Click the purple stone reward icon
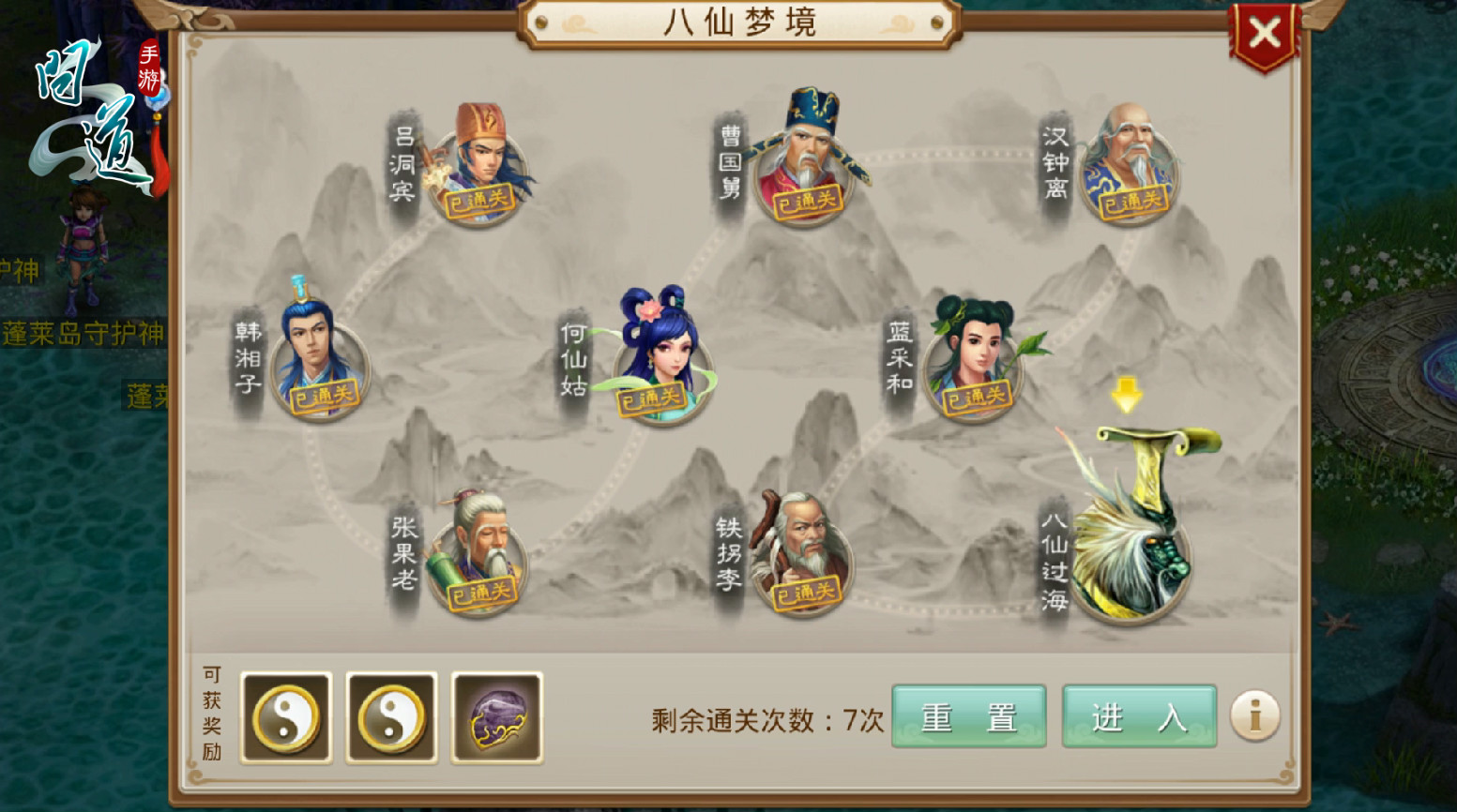The image size is (1457, 812). pos(497,717)
